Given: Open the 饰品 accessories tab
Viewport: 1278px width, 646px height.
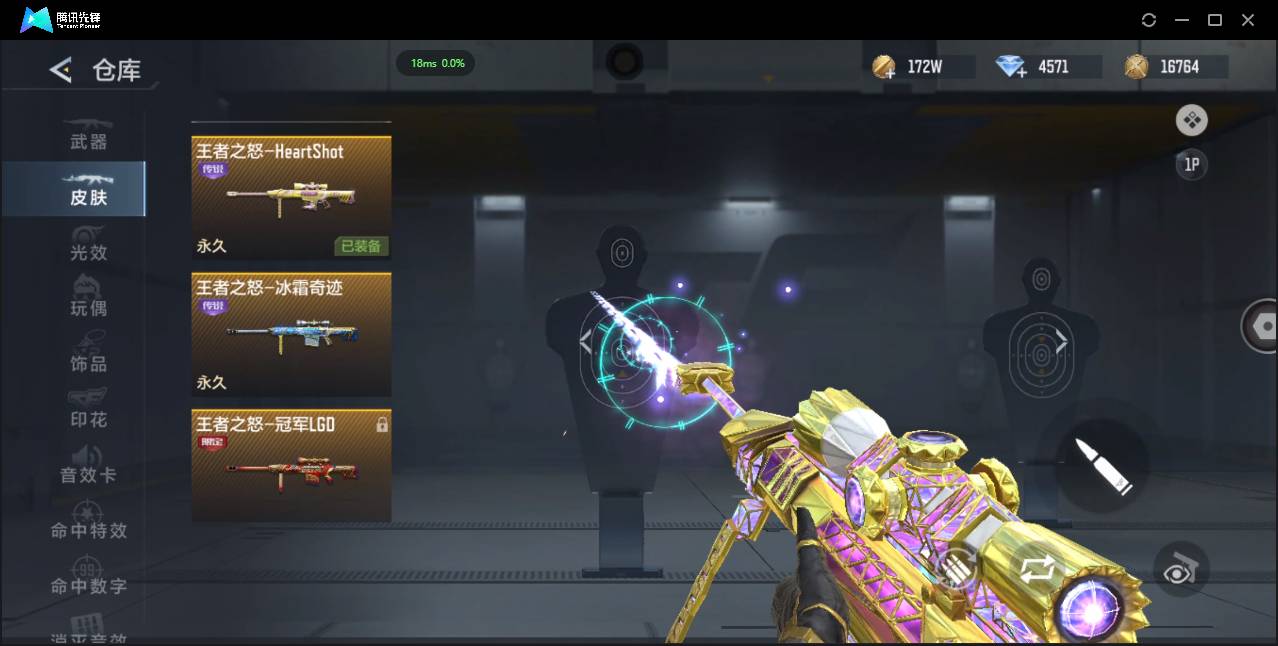Looking at the screenshot, I should (x=88, y=357).
